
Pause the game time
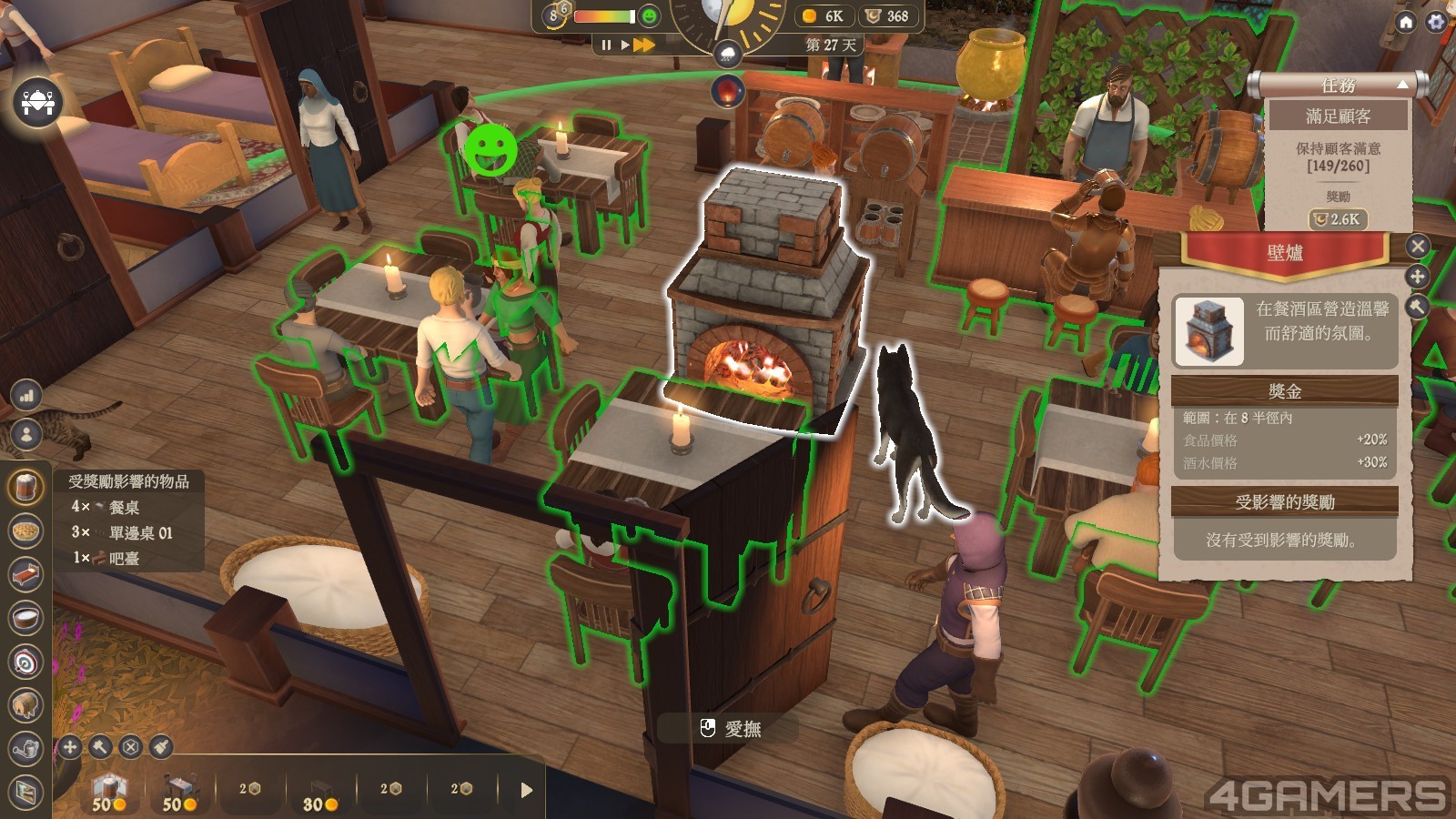coord(606,45)
